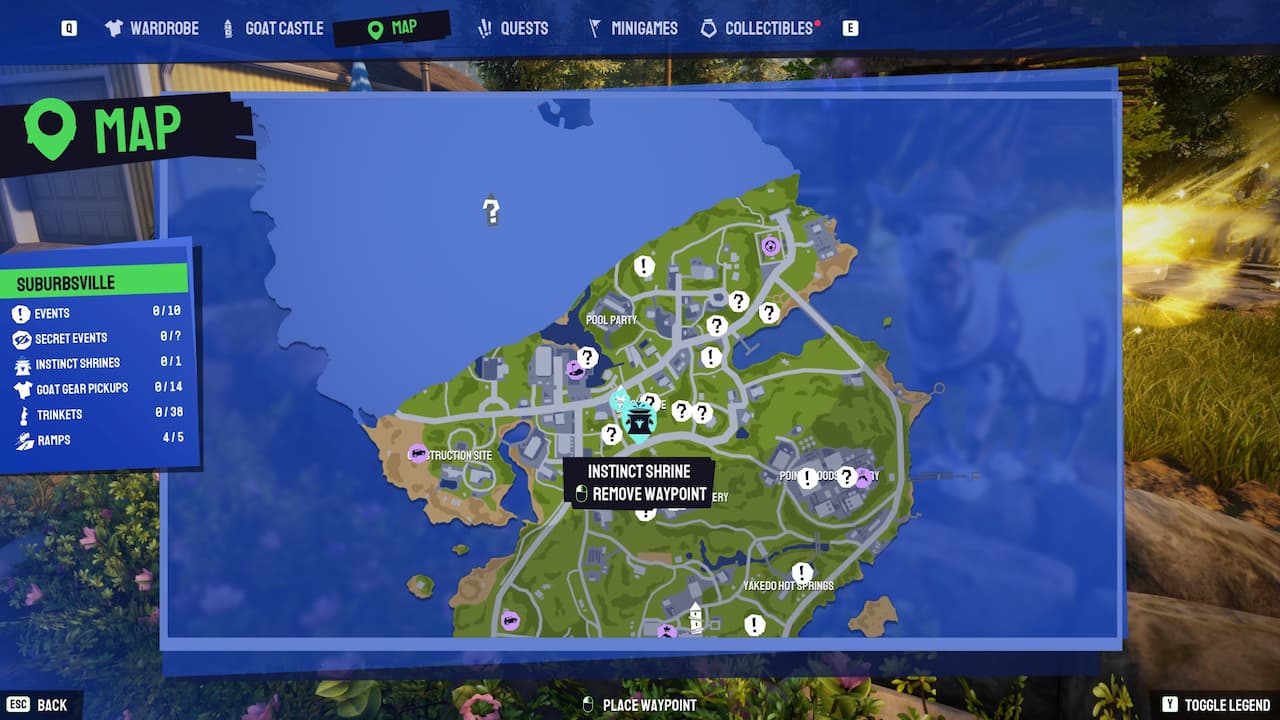1280x720 pixels.
Task: Click the exclamation event marker near Pool Party
Action: coord(643,267)
